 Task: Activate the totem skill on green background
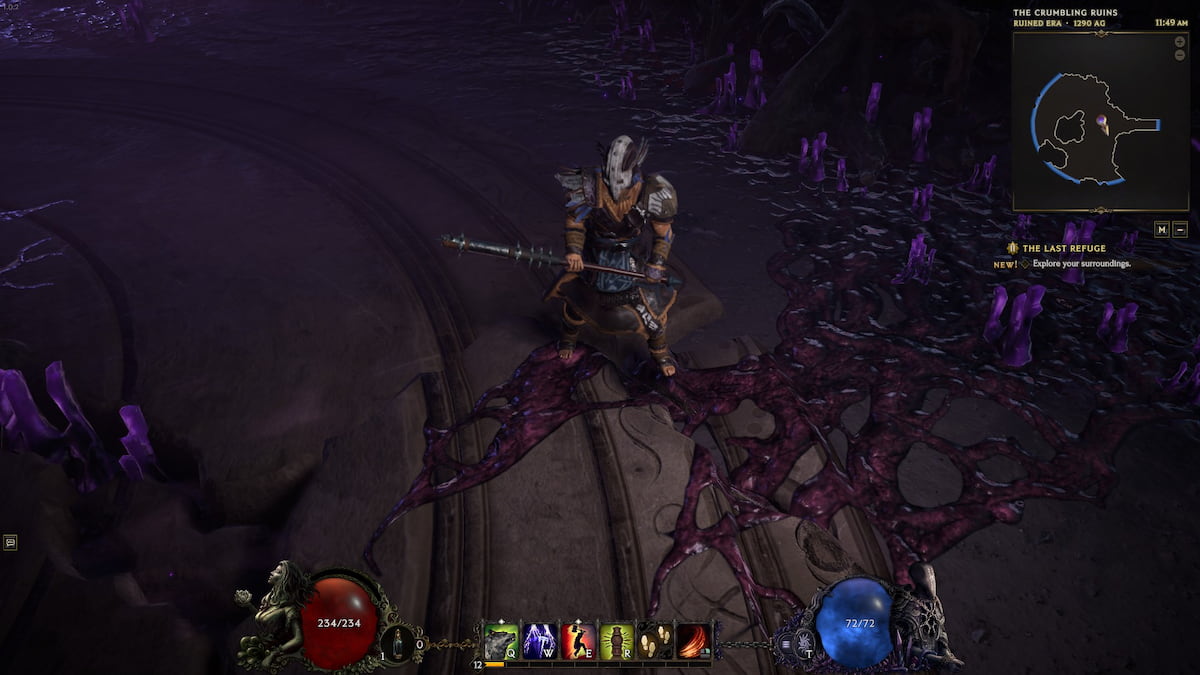[617, 640]
